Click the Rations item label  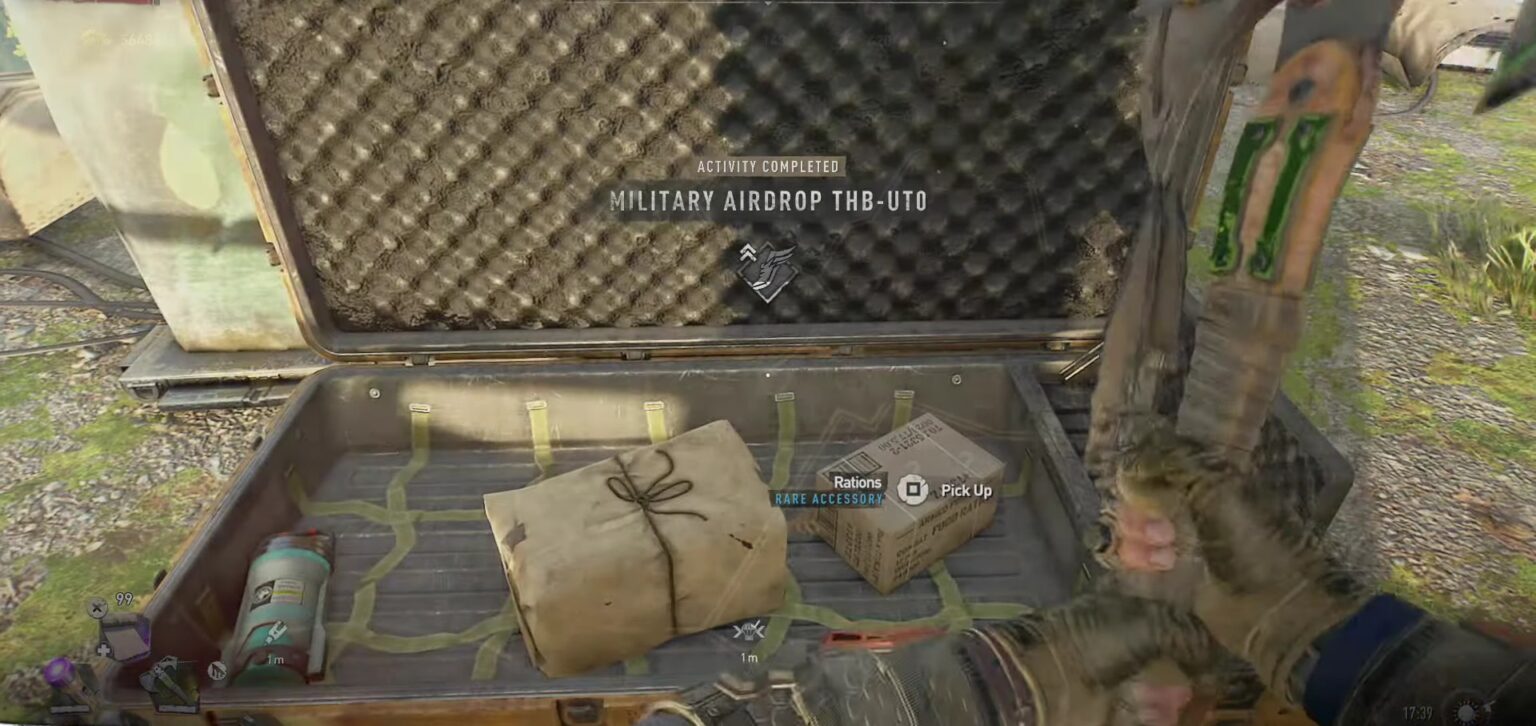858,481
